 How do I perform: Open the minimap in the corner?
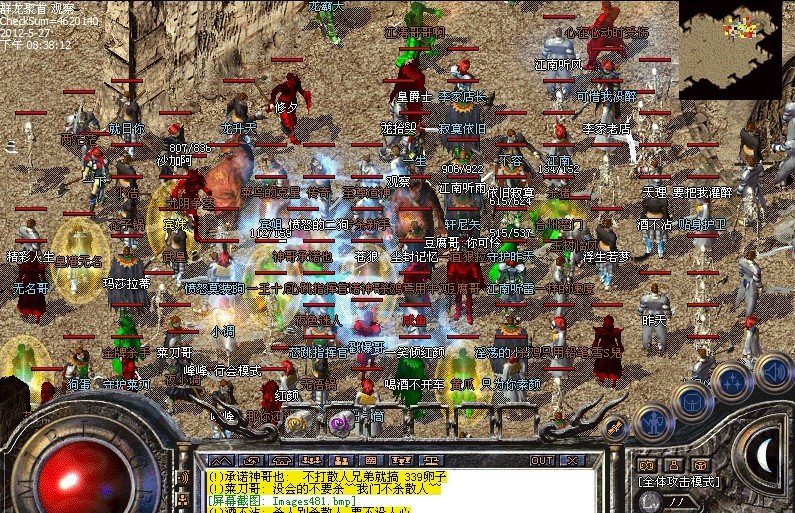(737, 49)
